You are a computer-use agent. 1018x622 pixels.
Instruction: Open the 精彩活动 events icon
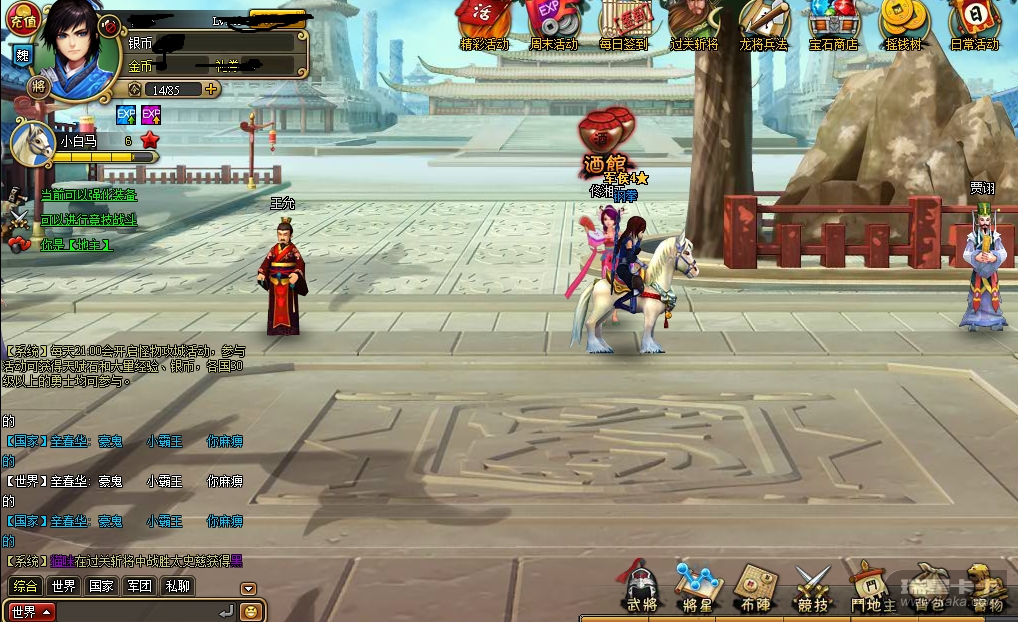pos(484,24)
